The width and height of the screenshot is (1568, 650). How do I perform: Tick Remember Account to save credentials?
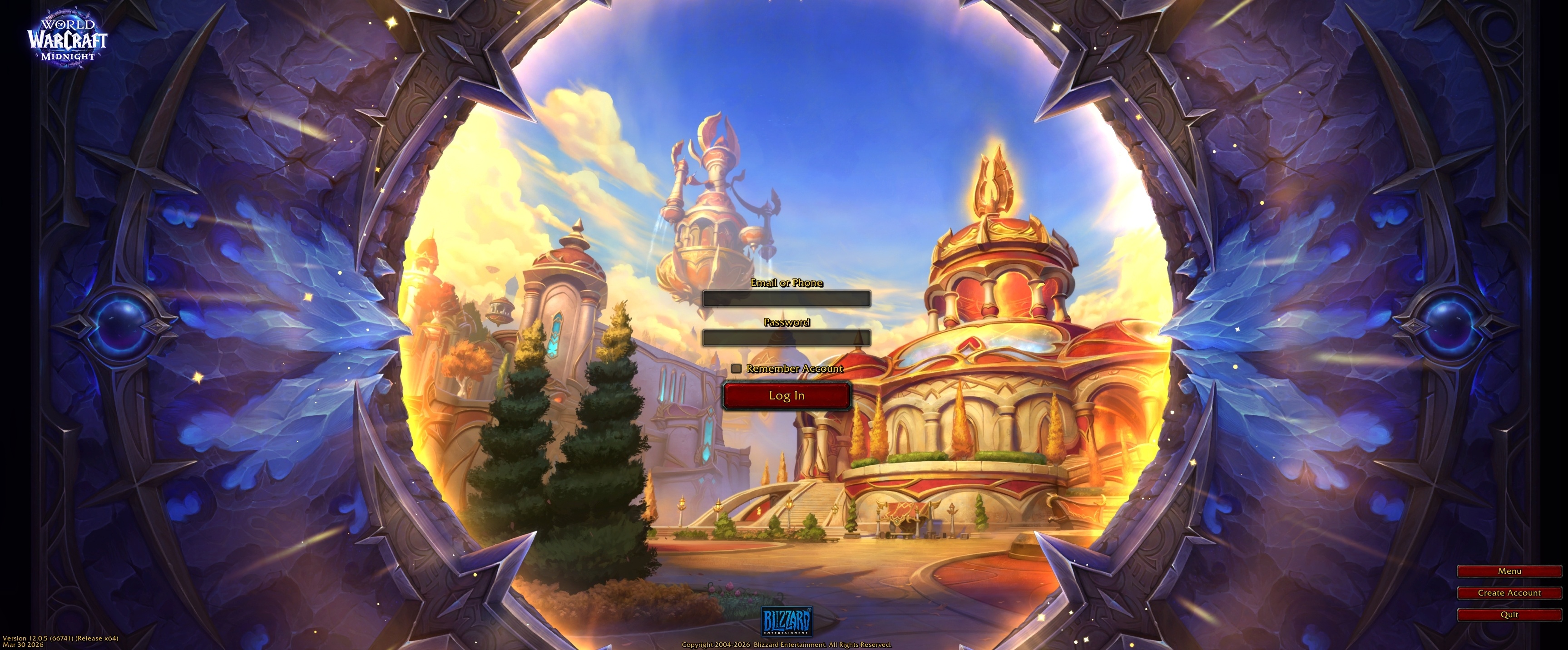[x=737, y=369]
